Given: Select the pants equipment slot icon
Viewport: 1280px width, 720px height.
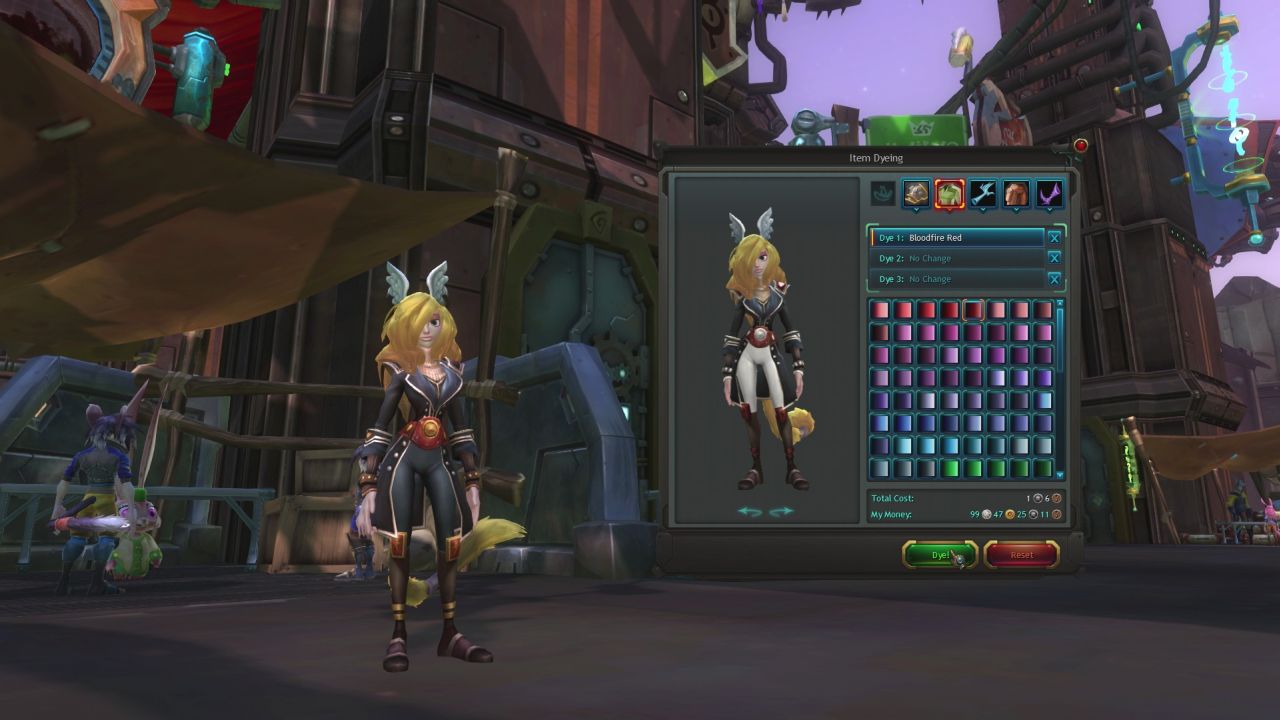Looking at the screenshot, I should pos(1016,194).
